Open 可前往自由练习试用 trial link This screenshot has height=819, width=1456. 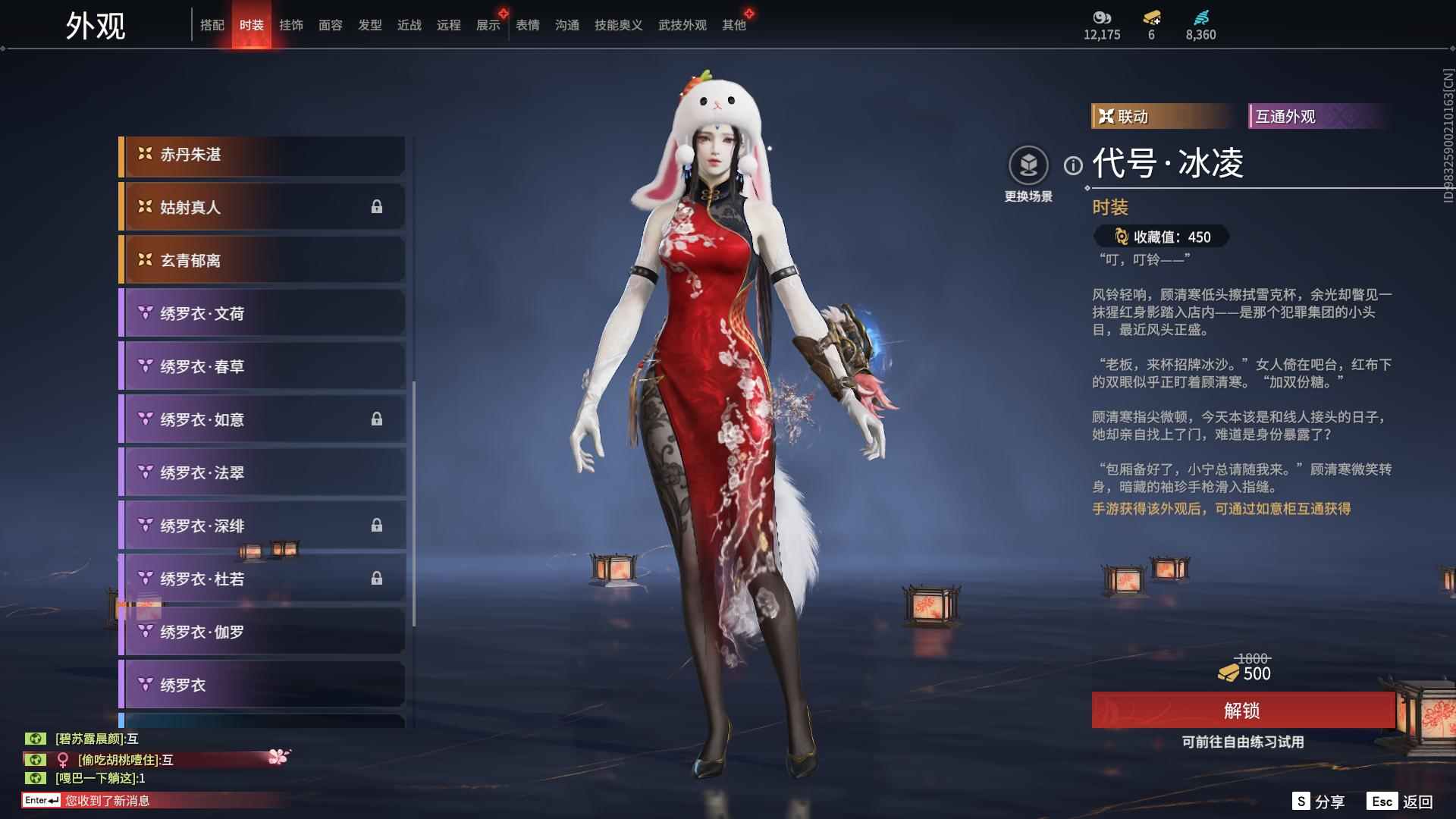pyautogui.click(x=1244, y=743)
